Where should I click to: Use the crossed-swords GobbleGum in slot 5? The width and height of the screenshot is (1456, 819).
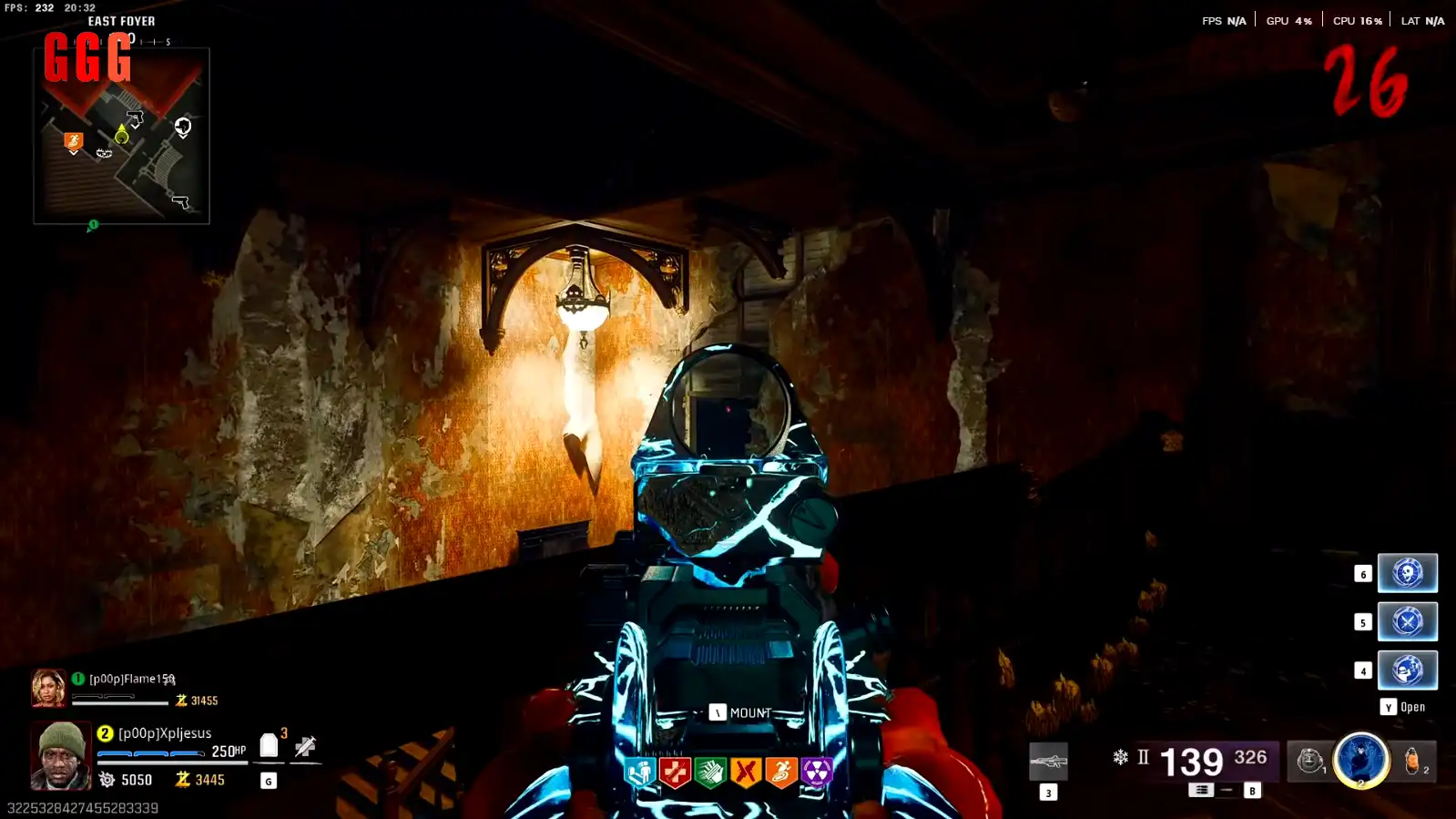coord(1407,621)
